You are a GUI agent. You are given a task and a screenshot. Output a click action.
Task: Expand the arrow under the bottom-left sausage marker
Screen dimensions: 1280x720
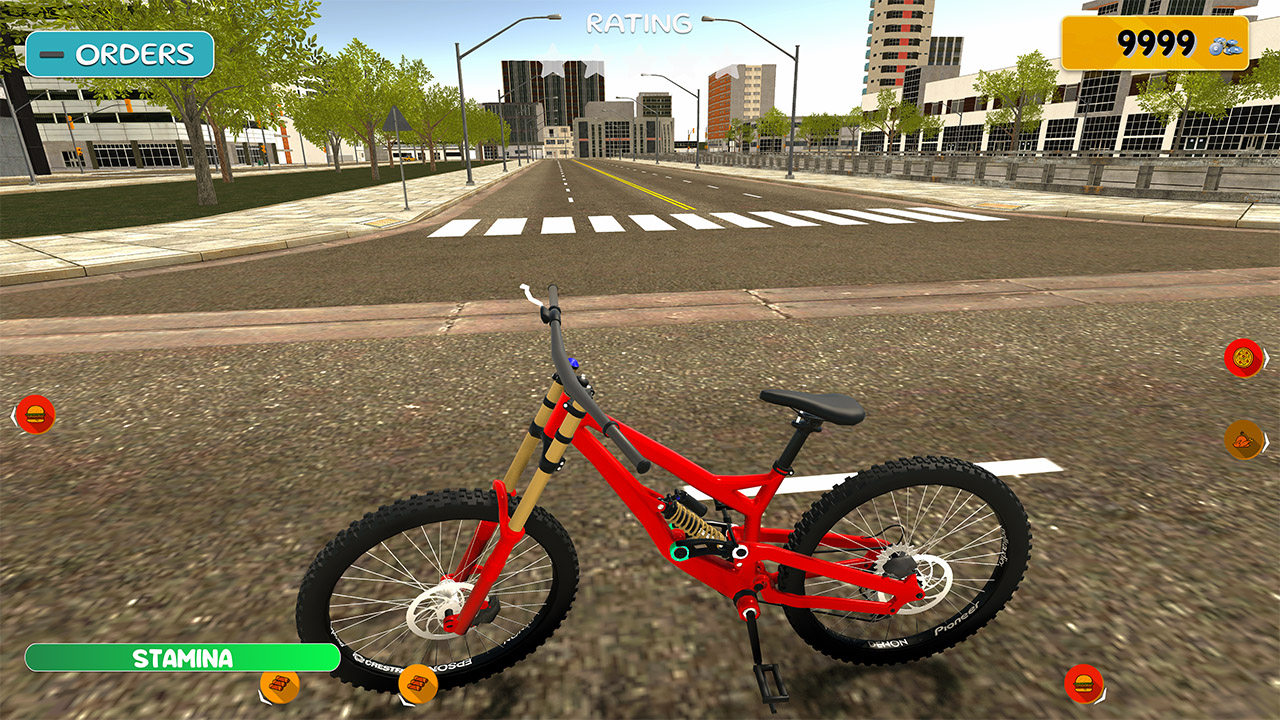(265, 699)
